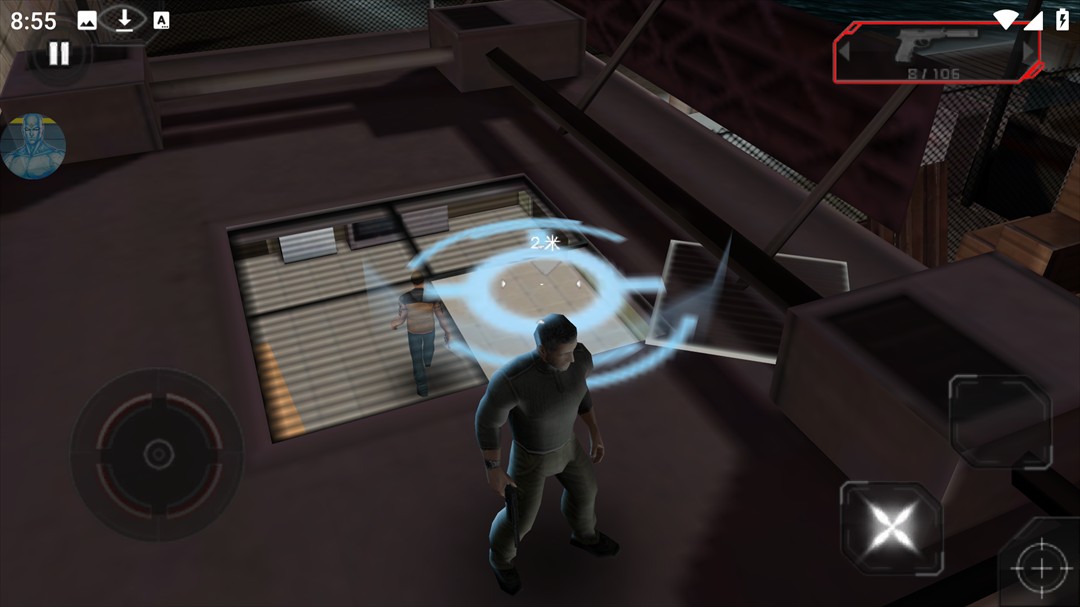This screenshot has width=1080, height=607.
Task: Tap the blue character portrait icon
Action: click(33, 146)
